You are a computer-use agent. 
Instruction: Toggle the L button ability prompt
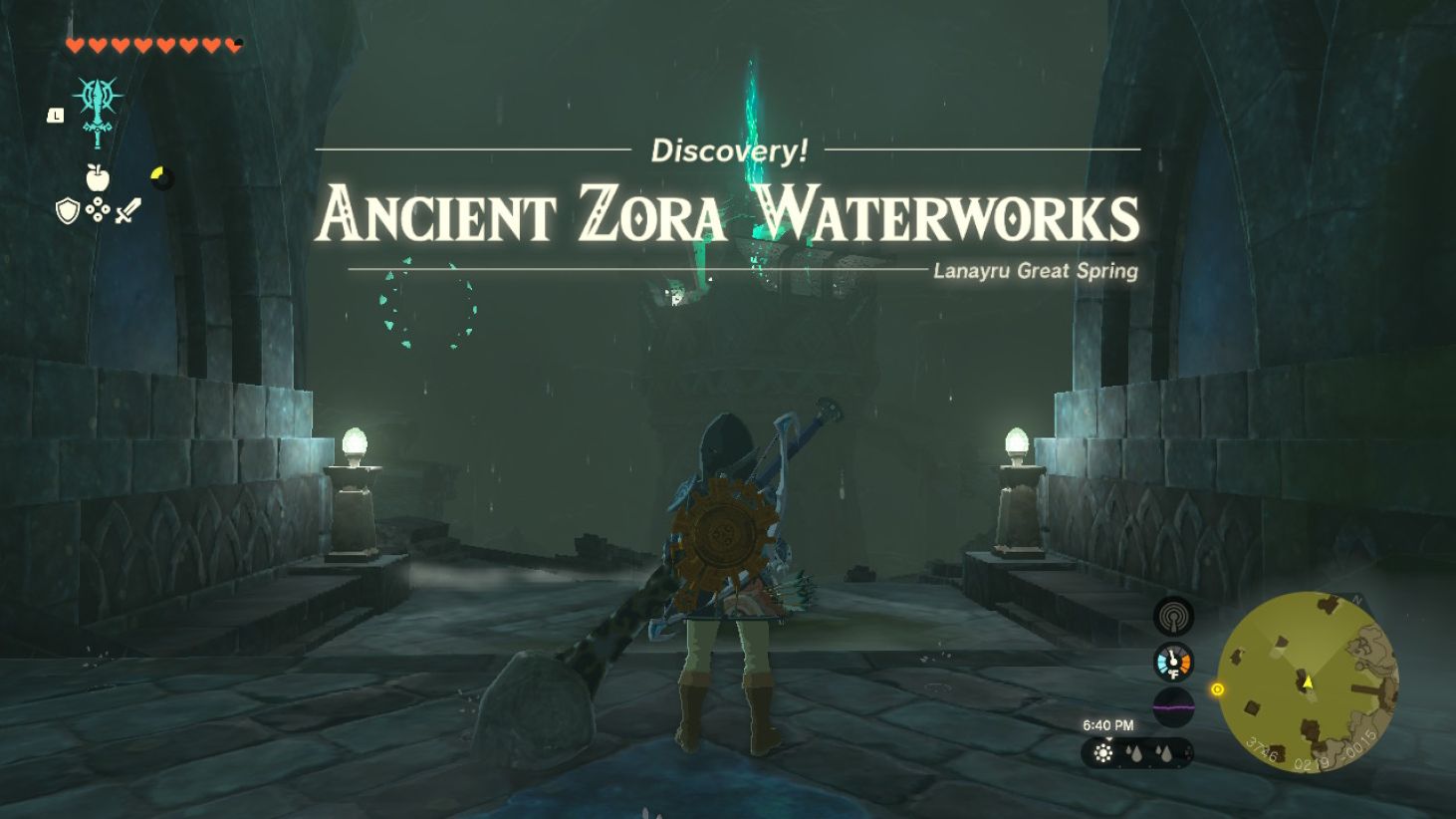(x=56, y=115)
